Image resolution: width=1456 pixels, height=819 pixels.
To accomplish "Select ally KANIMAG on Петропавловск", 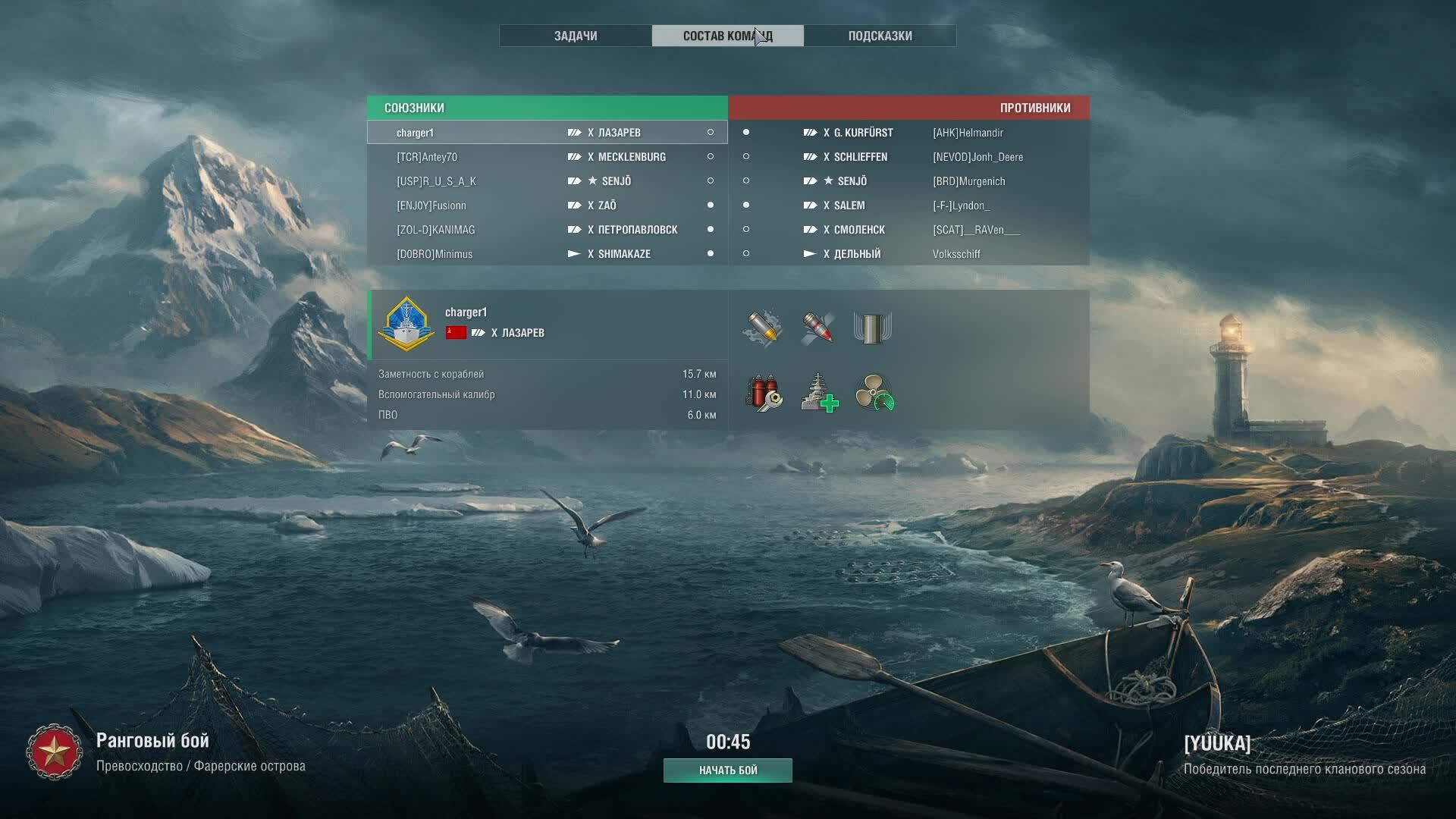I will (x=547, y=230).
